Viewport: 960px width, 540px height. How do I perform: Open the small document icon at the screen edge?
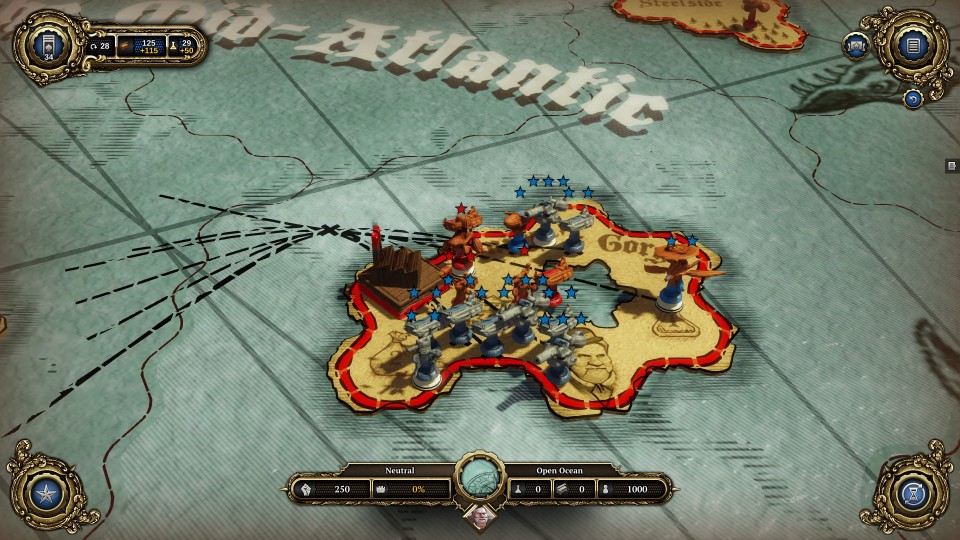pyautogui.click(x=952, y=165)
